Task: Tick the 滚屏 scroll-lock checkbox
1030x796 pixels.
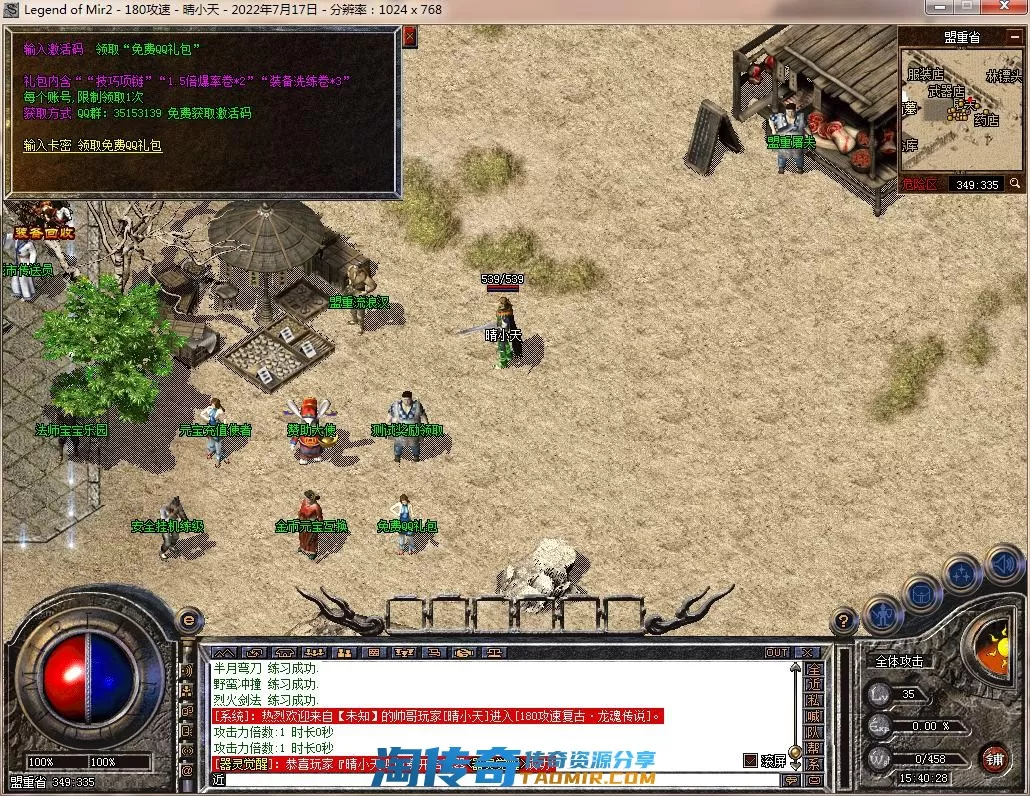Action: 751,760
